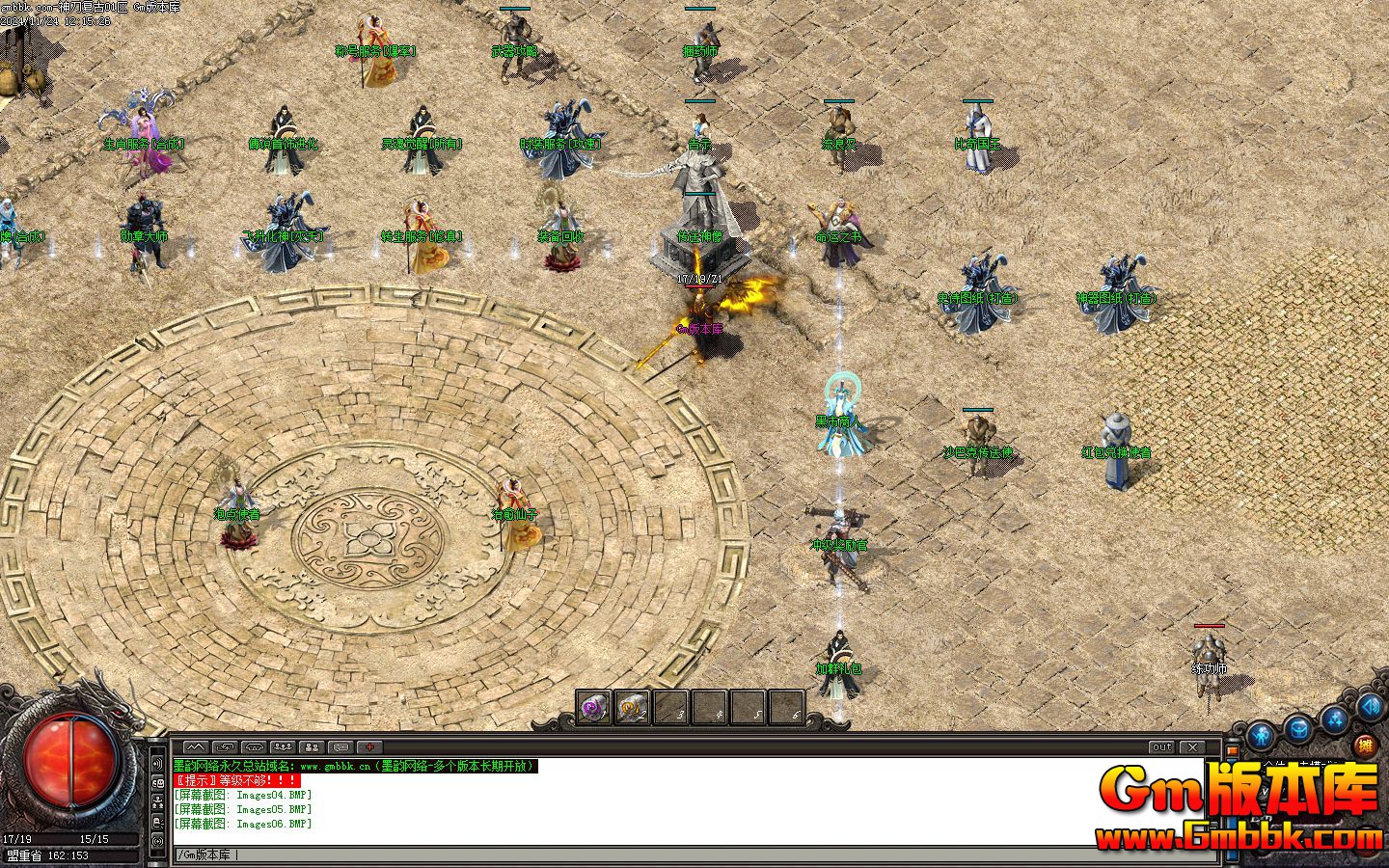Click the red plus button on the chat toolbar
This screenshot has width=1389, height=868.
point(369,747)
